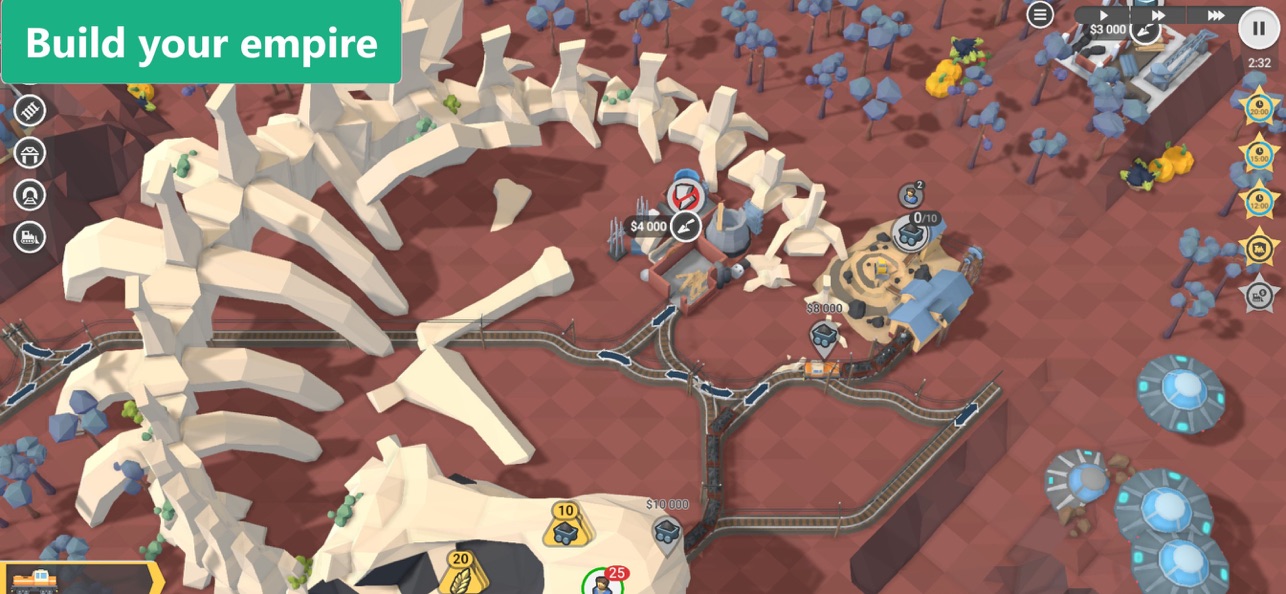Open the 15:00 time star objective
Screen dimensions: 1286x594
1258,154
